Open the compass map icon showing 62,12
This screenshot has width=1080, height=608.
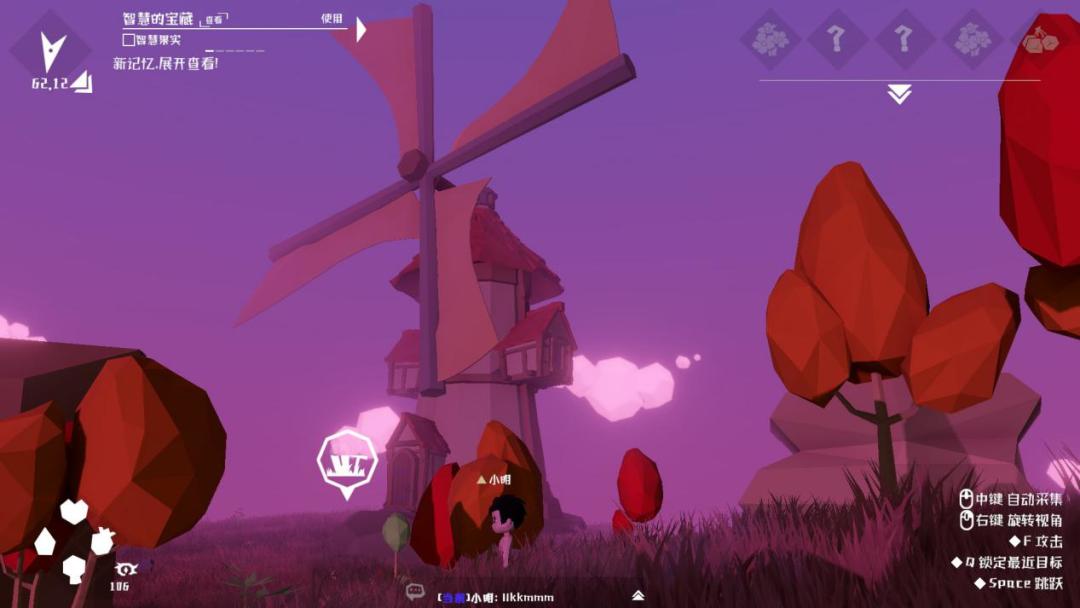pyautogui.click(x=52, y=52)
